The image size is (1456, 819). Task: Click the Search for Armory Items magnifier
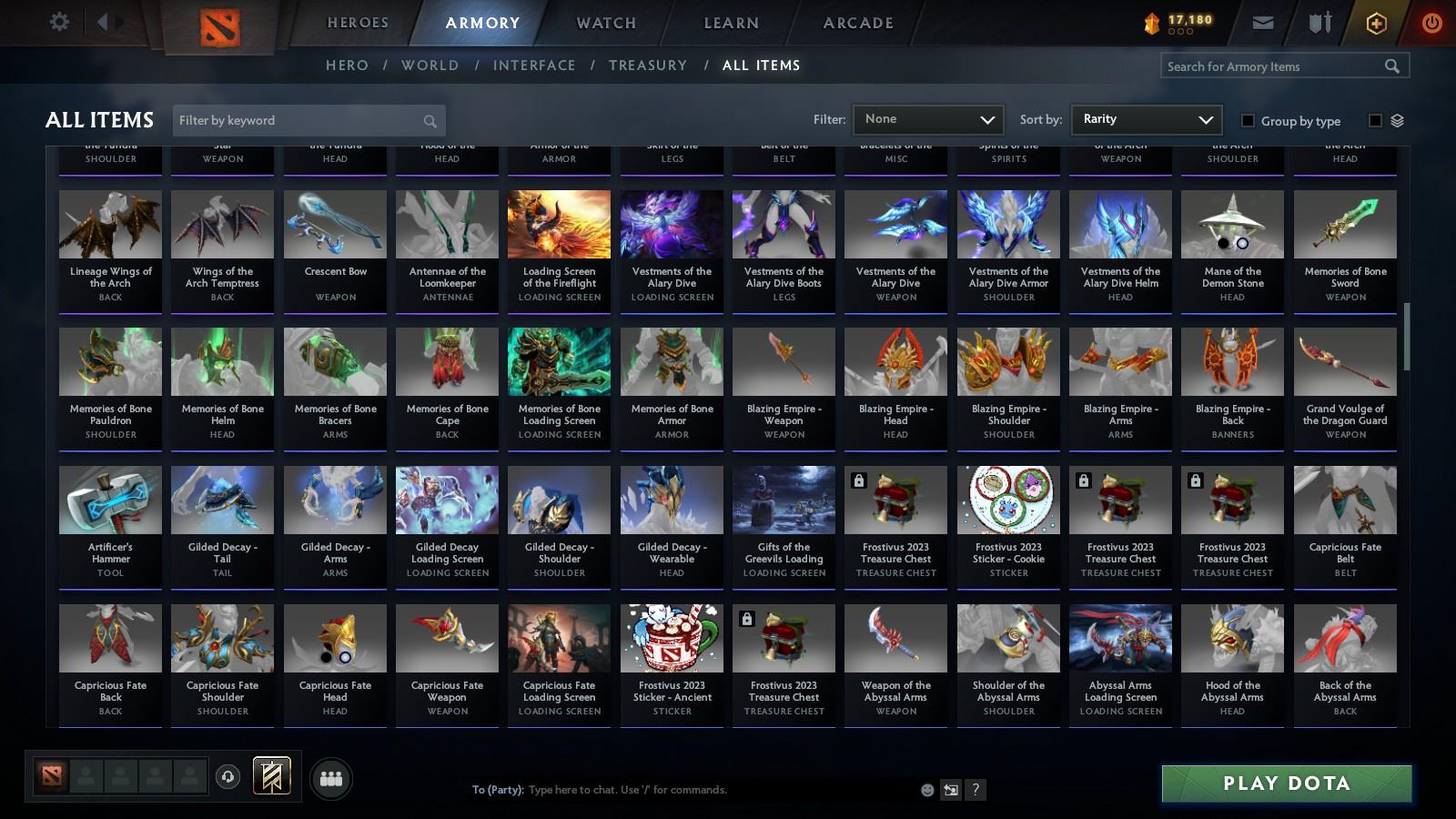pyautogui.click(x=1392, y=66)
